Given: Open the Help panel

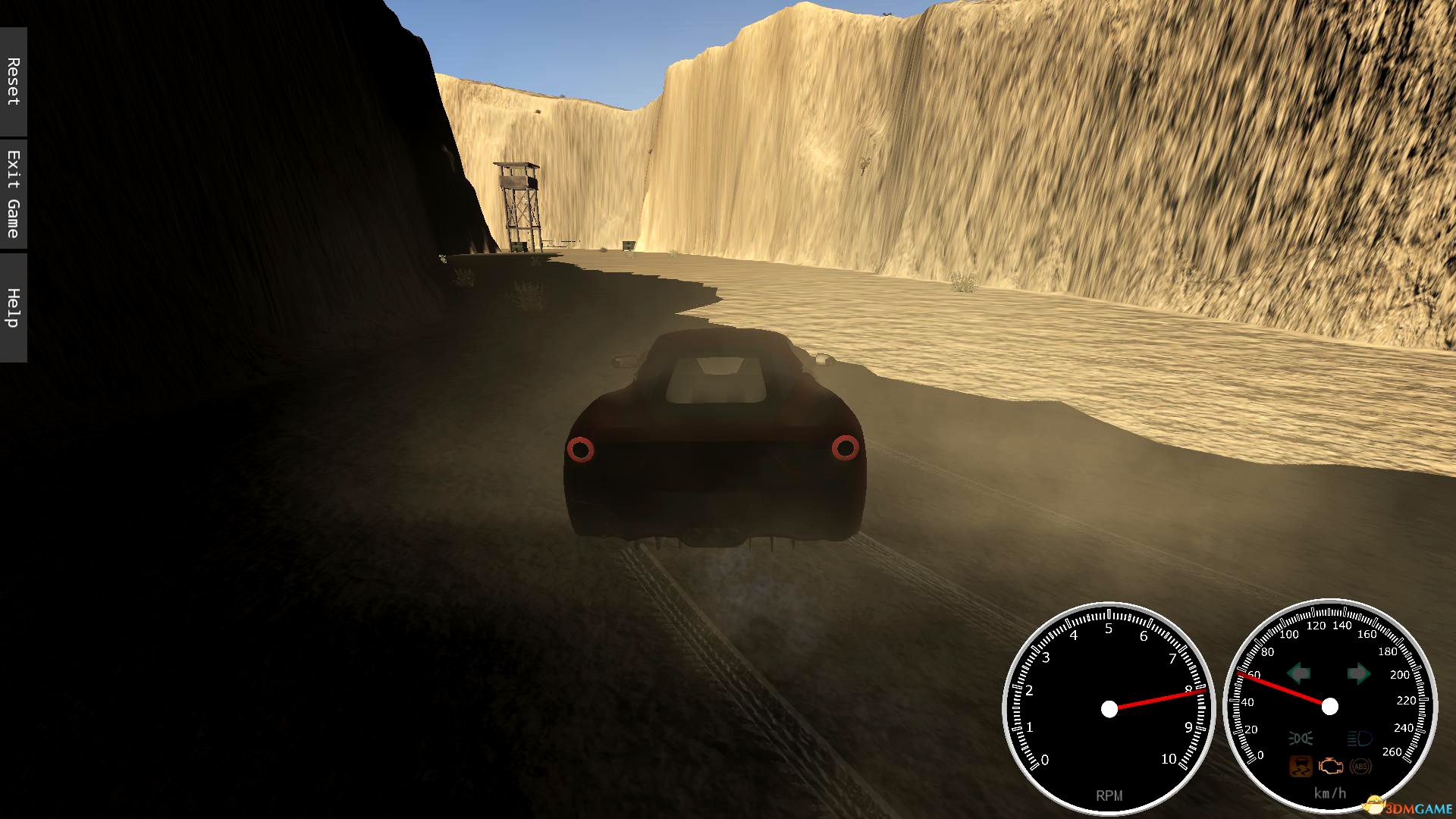Looking at the screenshot, I should click(x=13, y=307).
